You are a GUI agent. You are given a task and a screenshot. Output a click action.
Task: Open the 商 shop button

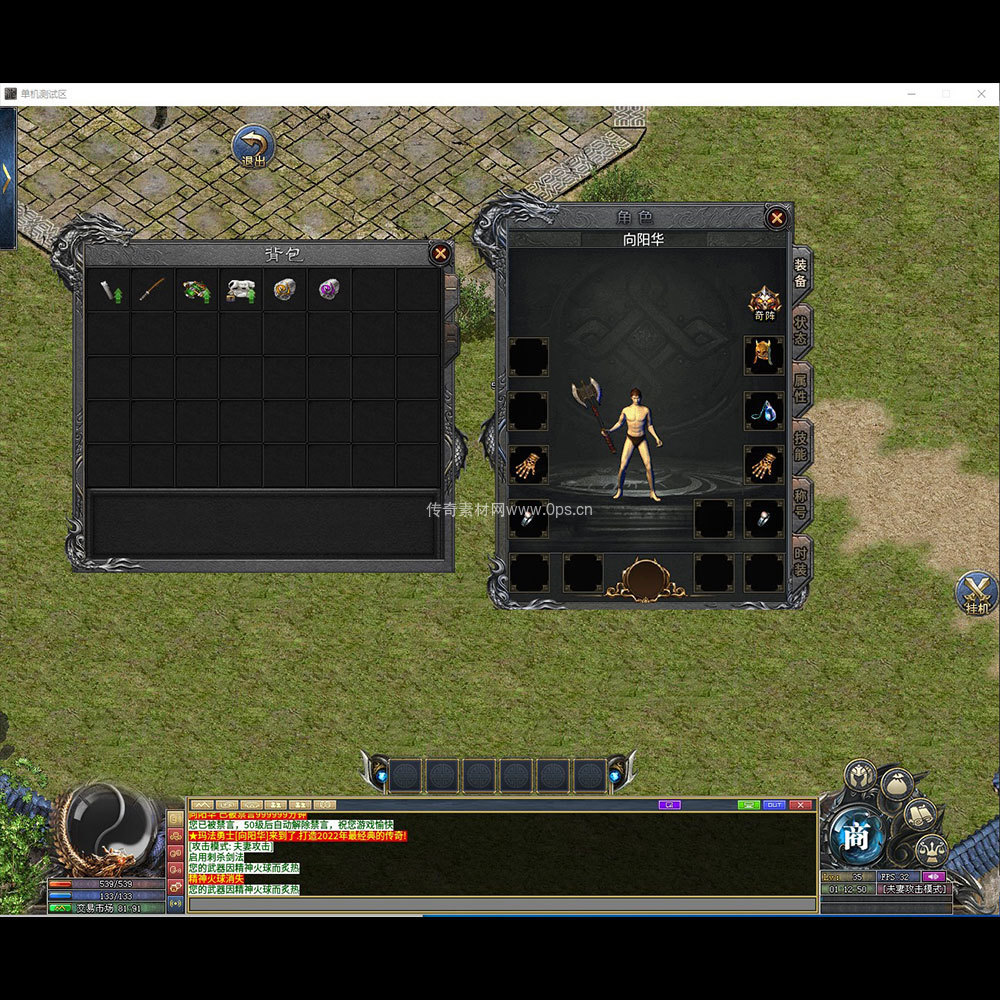[856, 836]
